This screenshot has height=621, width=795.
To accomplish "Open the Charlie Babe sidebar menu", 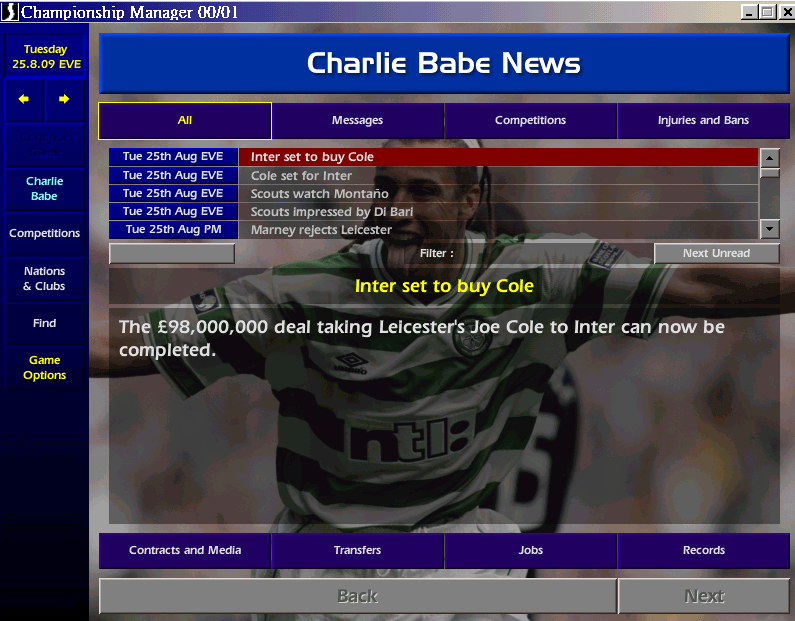I will (x=44, y=189).
